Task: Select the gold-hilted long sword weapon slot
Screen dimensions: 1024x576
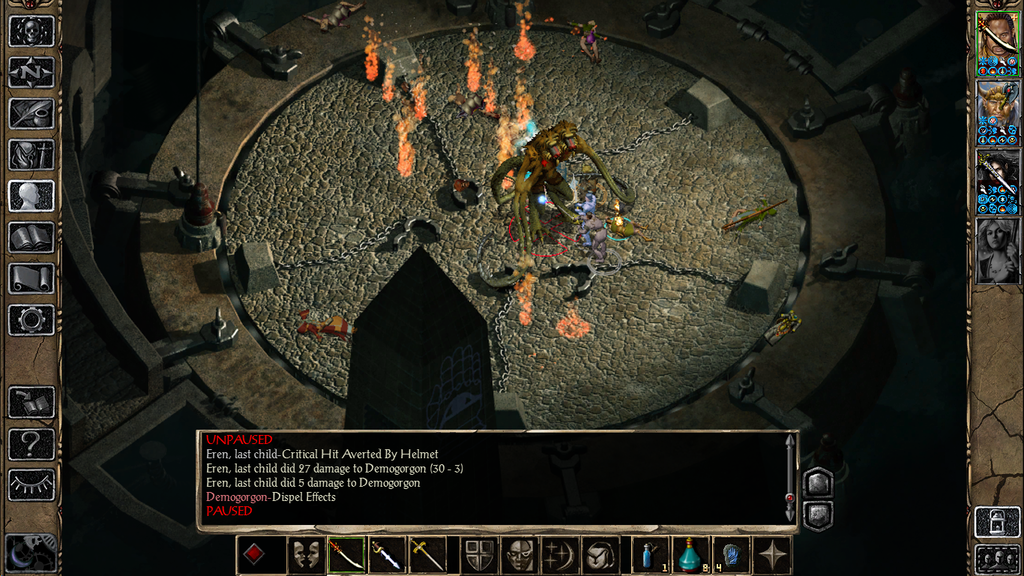Action: tap(427, 554)
